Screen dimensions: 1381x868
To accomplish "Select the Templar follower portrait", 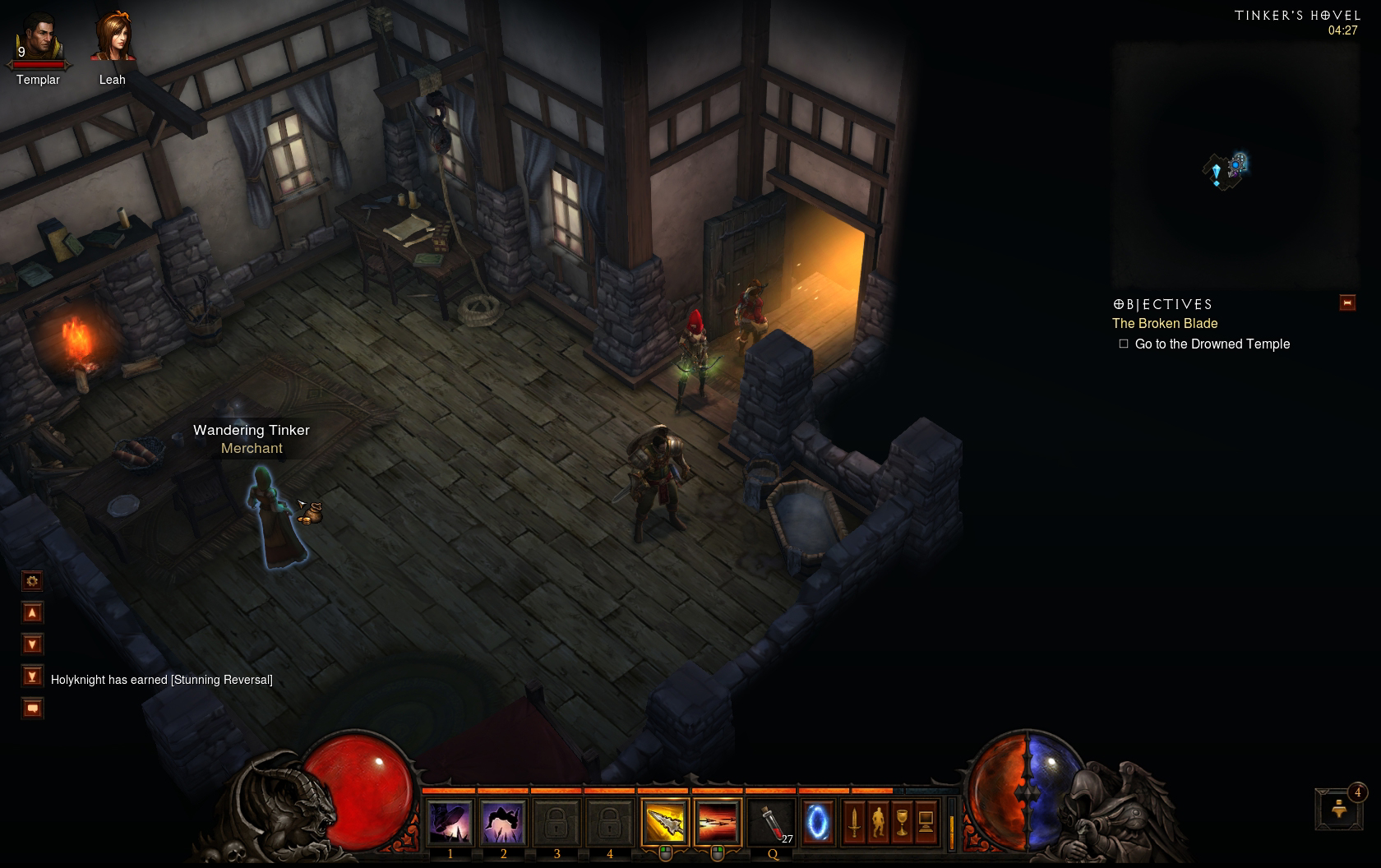I will (38, 39).
